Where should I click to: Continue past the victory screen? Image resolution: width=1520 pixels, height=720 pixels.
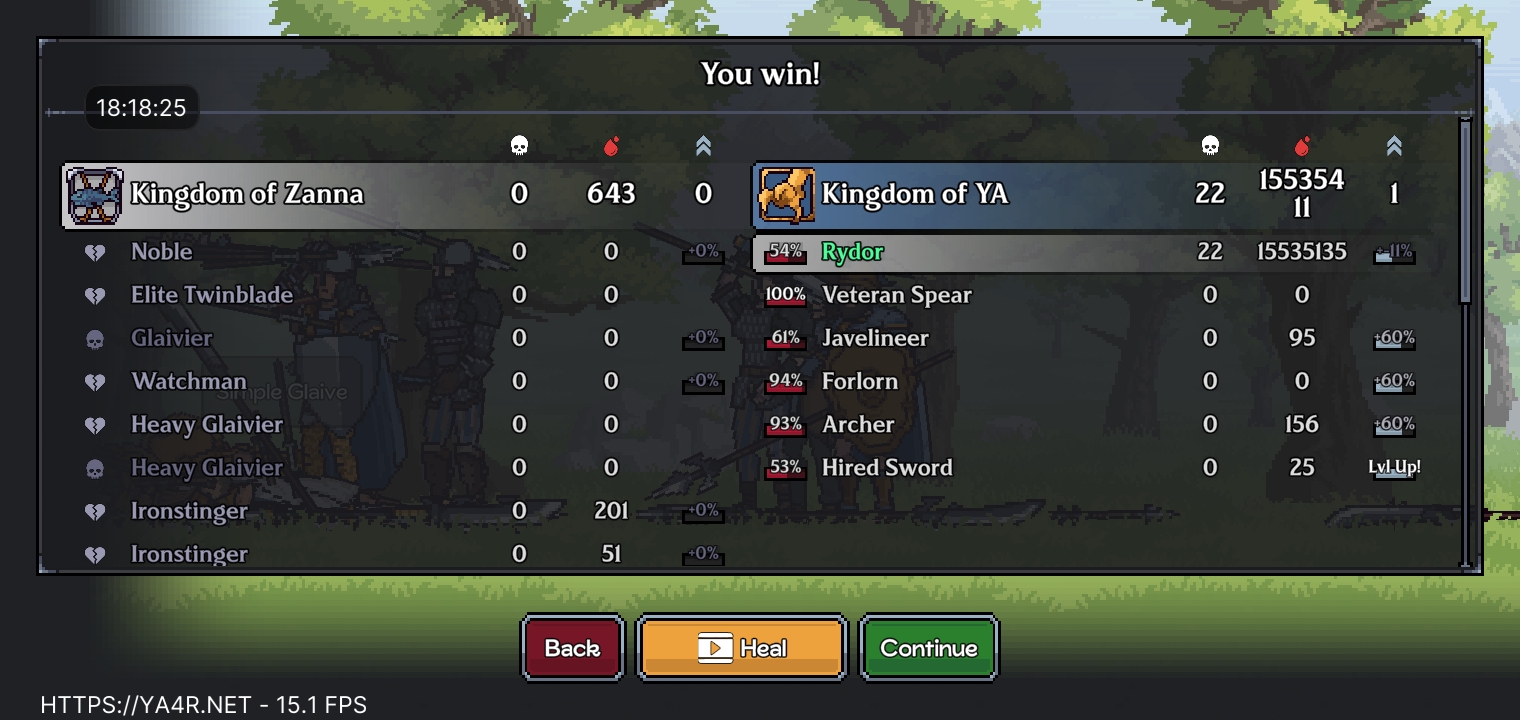[x=928, y=648]
